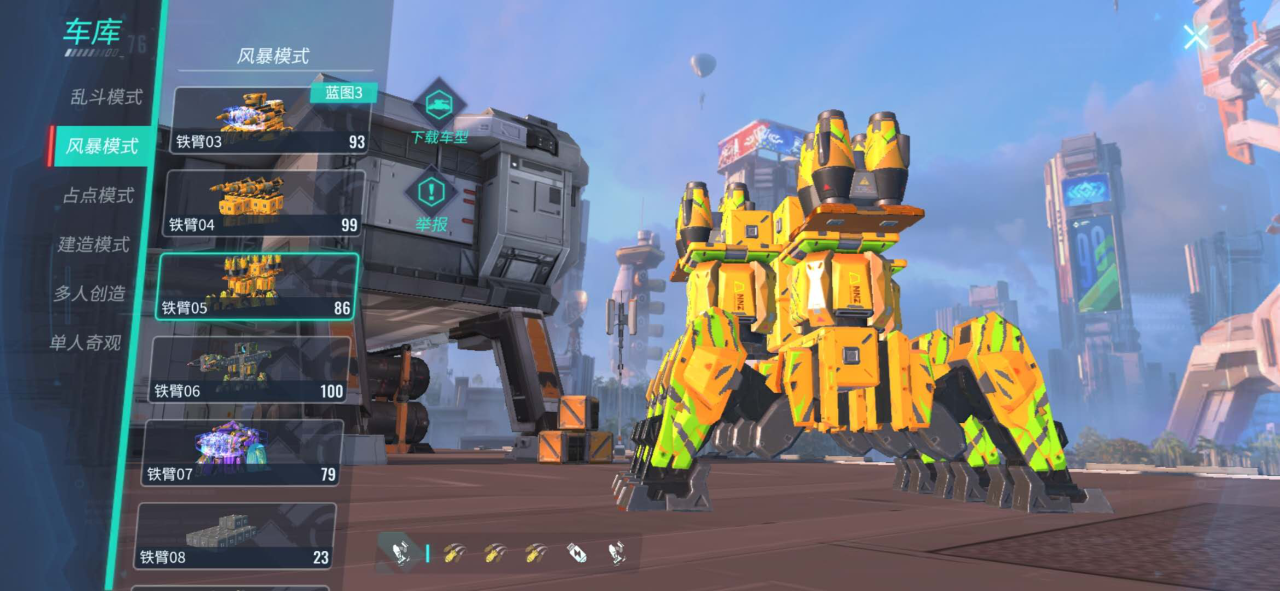Choose the 铁臂04 vehicle entry
This screenshot has height=591, width=1280.
pos(263,203)
